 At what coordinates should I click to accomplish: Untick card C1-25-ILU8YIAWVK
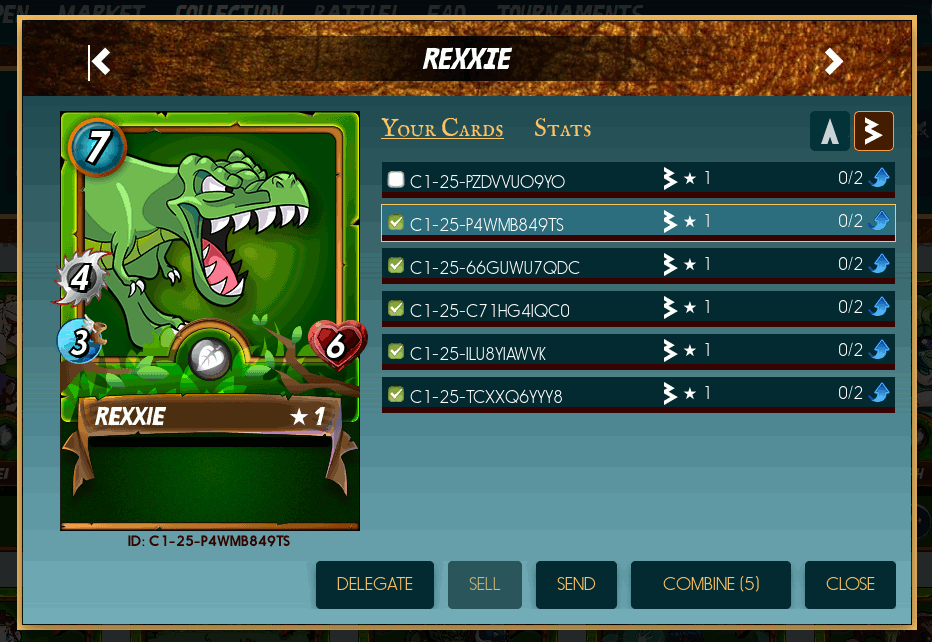396,352
